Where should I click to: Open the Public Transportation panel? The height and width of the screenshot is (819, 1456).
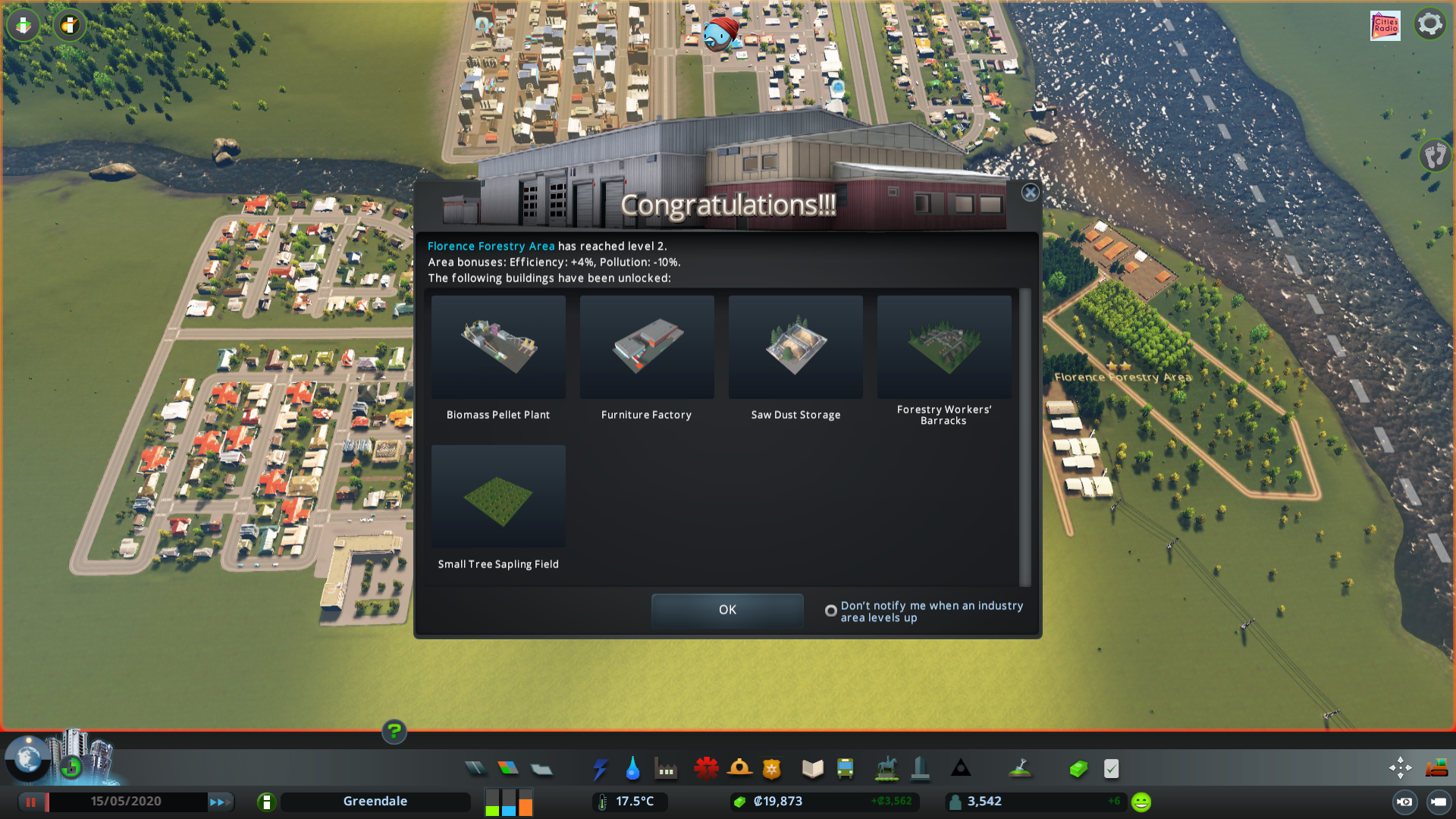pyautogui.click(x=846, y=768)
